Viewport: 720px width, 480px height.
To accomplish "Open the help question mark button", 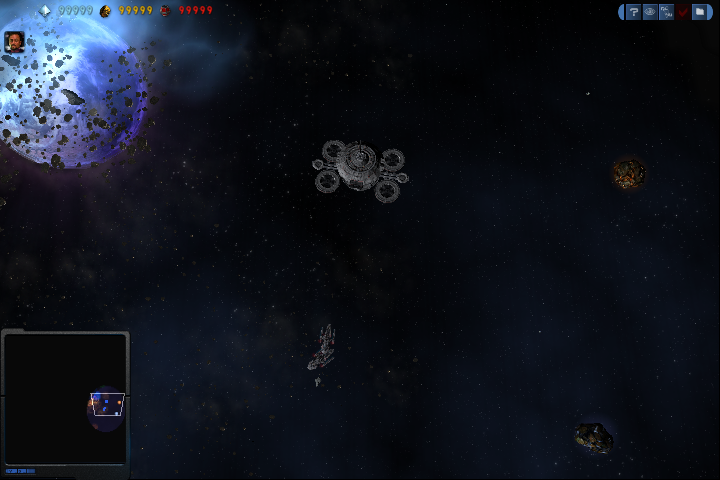I will tap(634, 12).
